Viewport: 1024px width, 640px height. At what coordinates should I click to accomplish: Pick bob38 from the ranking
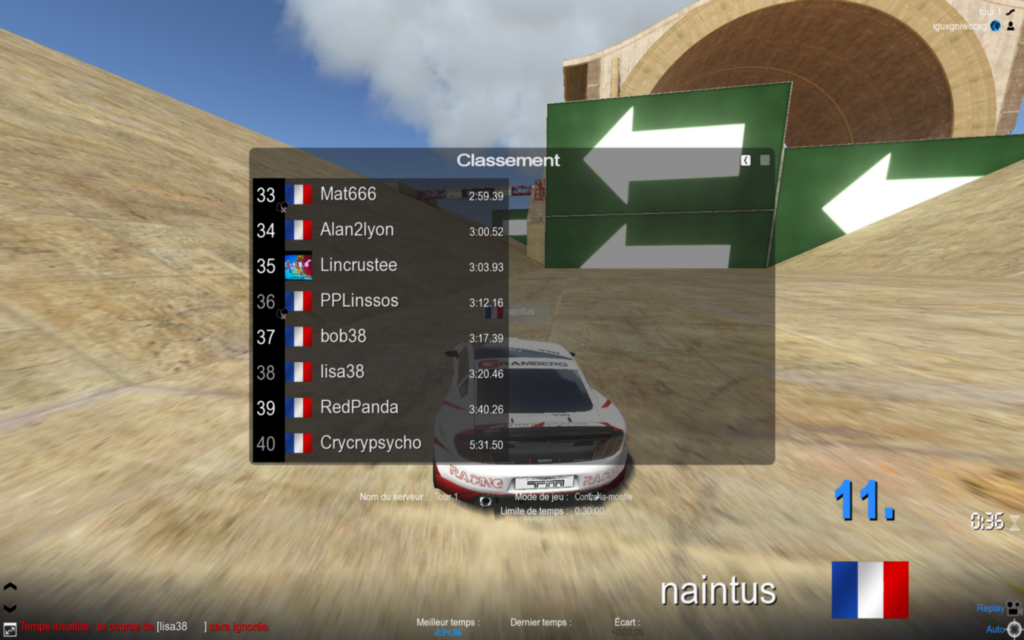pos(380,337)
